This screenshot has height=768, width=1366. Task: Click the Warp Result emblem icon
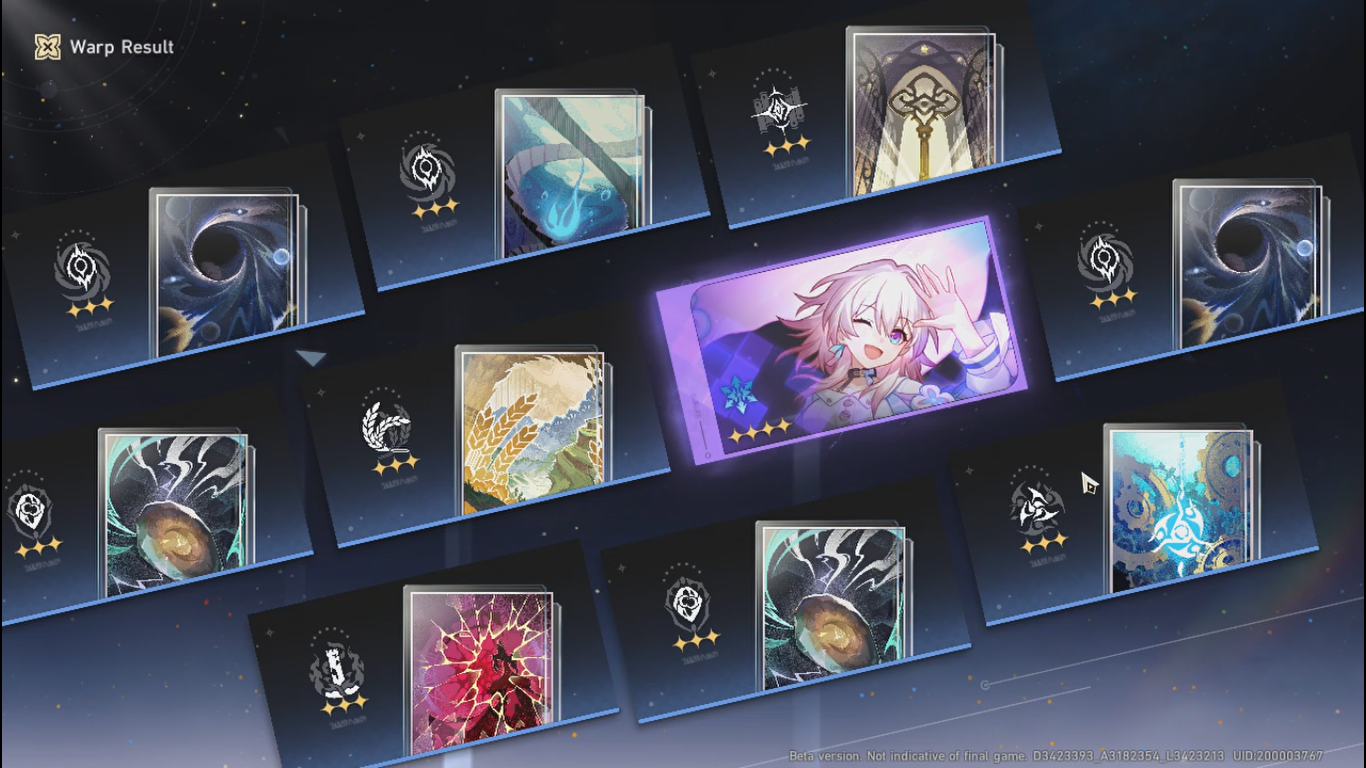pyautogui.click(x=44, y=47)
